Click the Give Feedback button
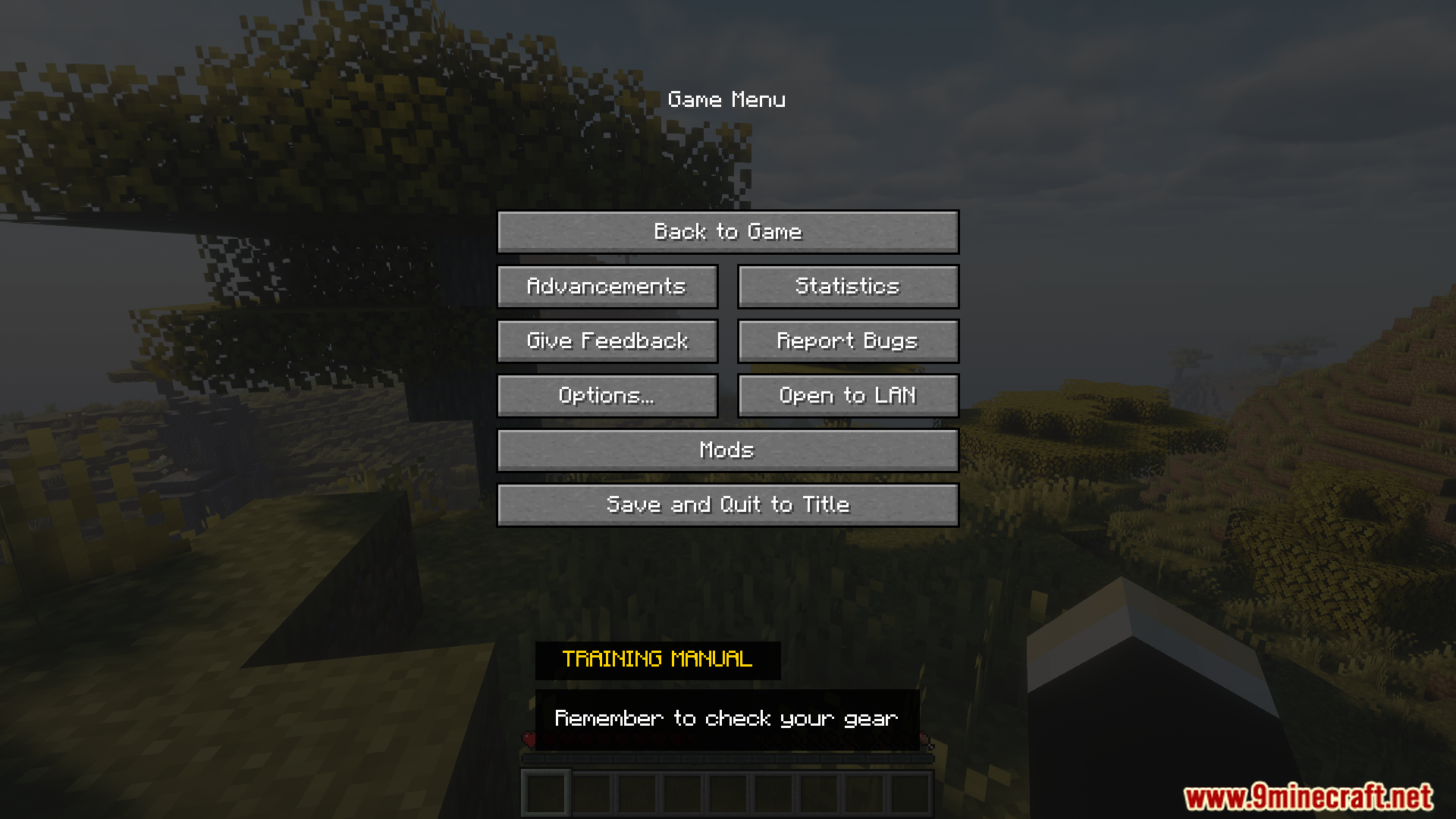This screenshot has width=1456, height=819. (607, 340)
